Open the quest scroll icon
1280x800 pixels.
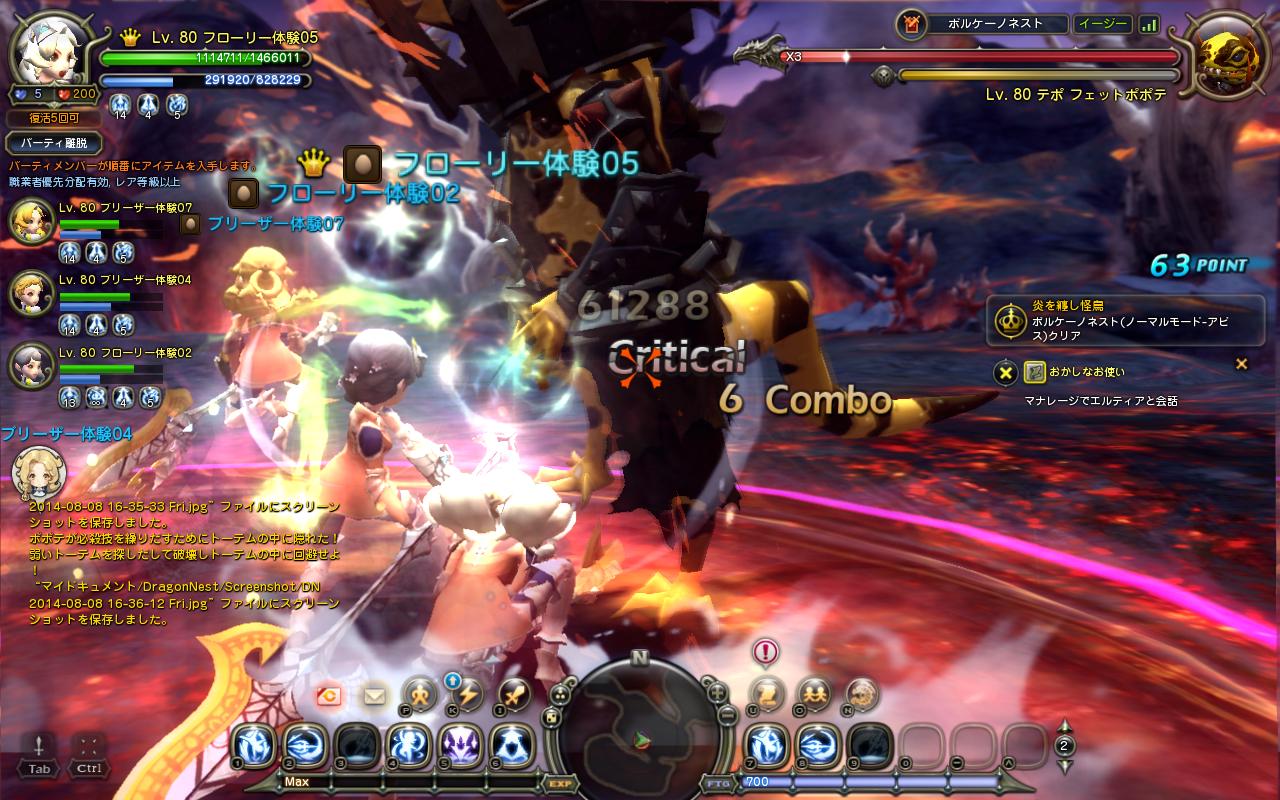coord(768,693)
